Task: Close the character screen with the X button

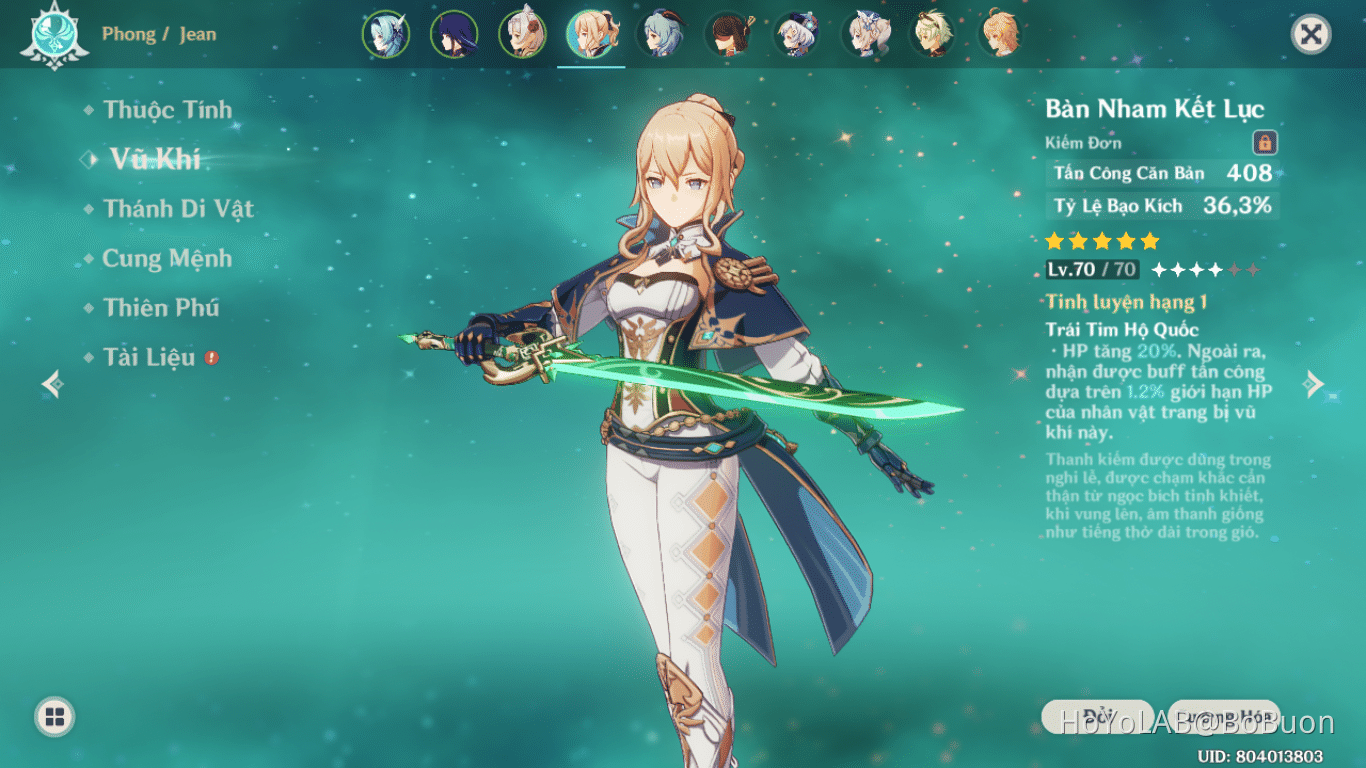Action: point(1311,35)
